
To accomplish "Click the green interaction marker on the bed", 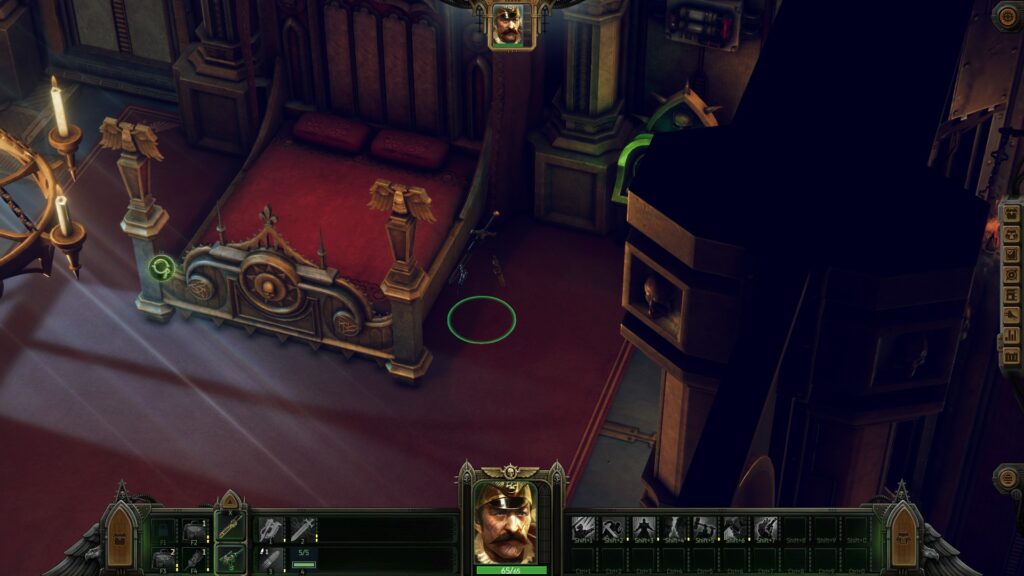I will tap(160, 267).
